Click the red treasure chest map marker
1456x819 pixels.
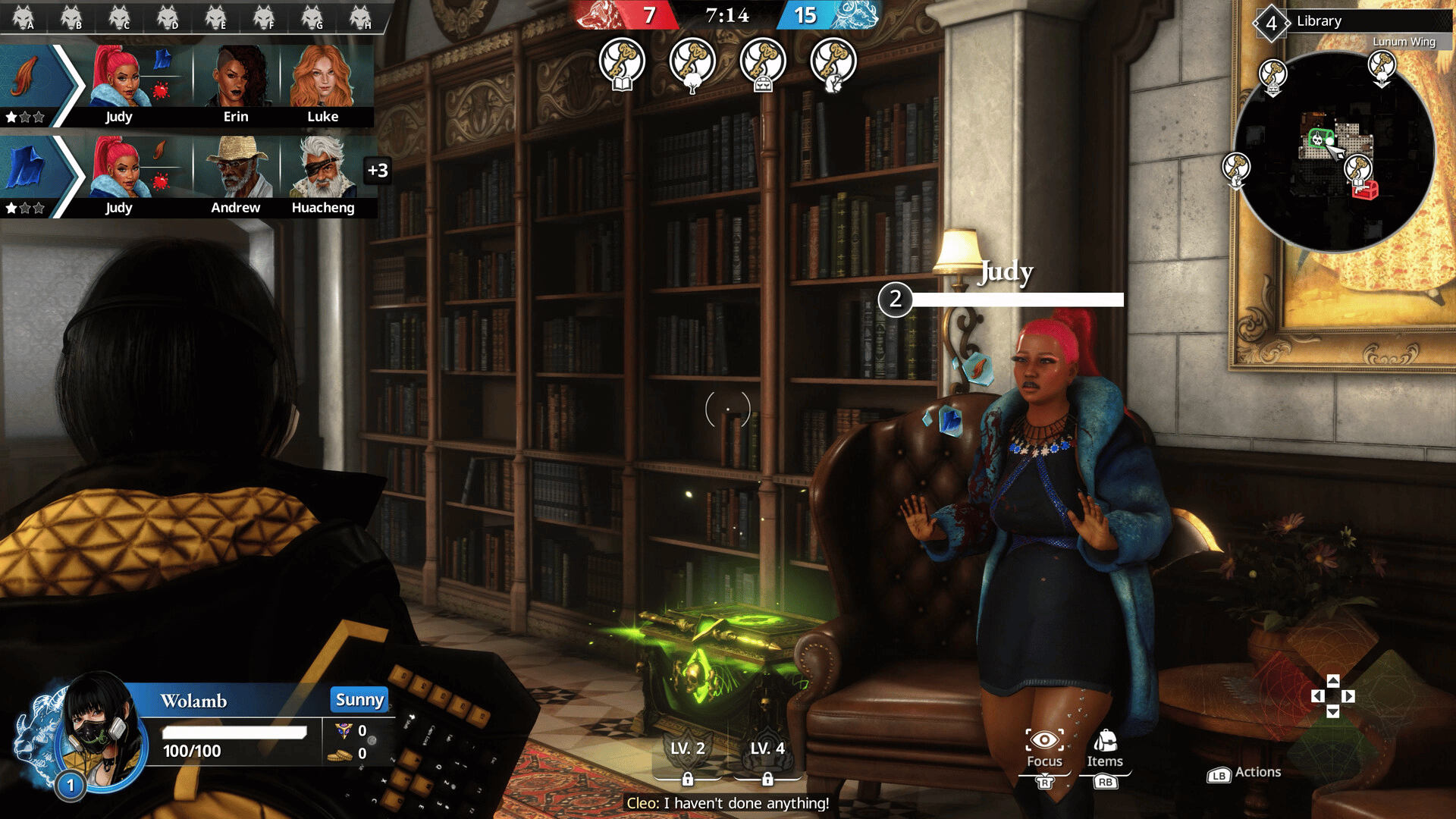click(1365, 190)
